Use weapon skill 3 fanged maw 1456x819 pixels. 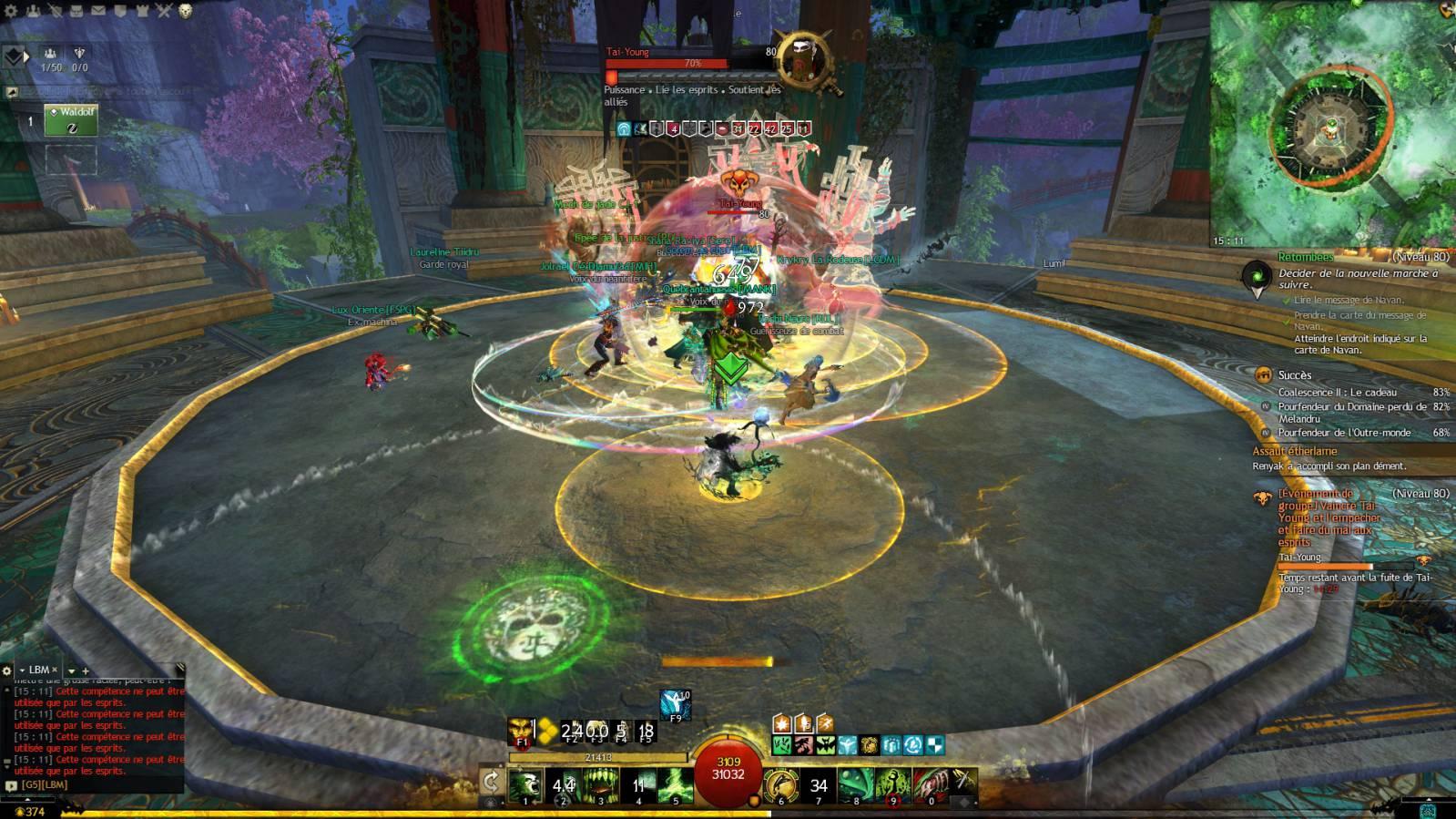pos(601,784)
